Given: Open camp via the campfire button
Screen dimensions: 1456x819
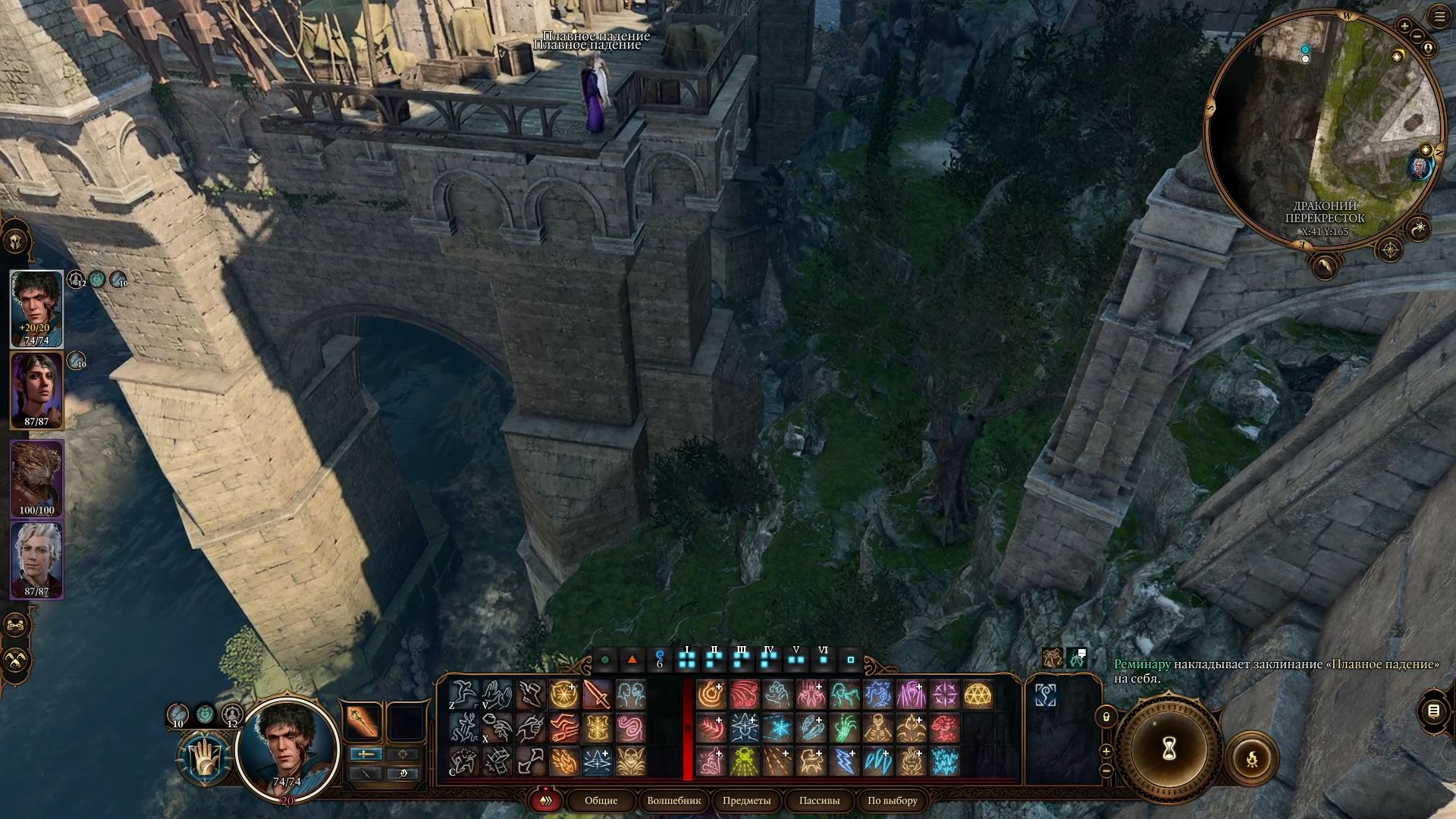Looking at the screenshot, I should [x=1252, y=758].
